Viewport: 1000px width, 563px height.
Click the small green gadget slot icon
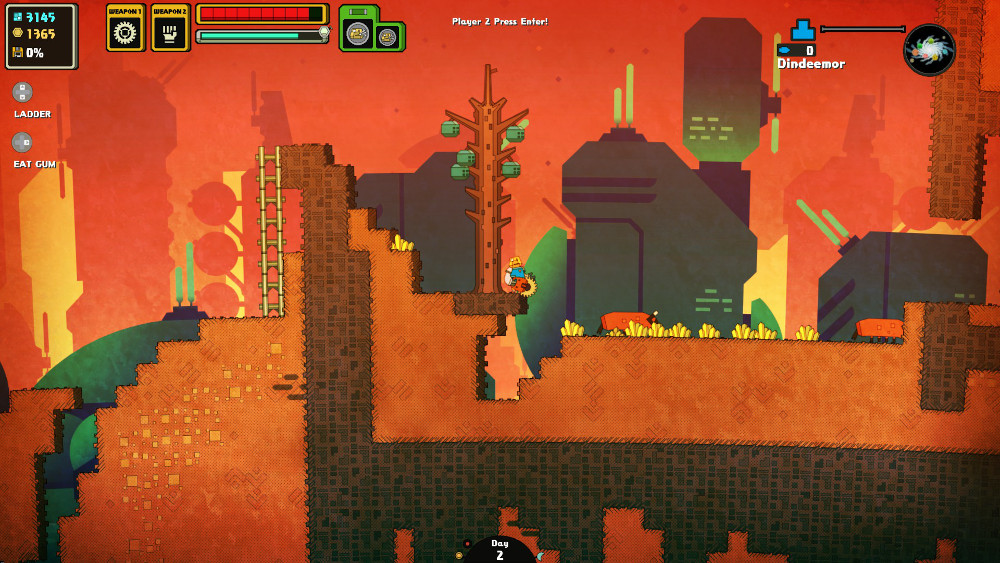pyautogui.click(x=388, y=38)
